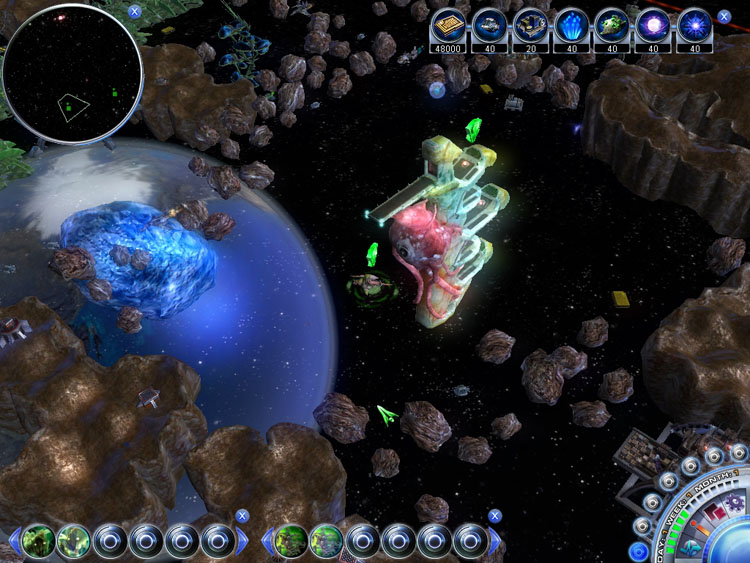Activate the blue pulse arrow icon
Image resolution: width=750 pixels, height=563 pixels.
(x=690, y=546)
